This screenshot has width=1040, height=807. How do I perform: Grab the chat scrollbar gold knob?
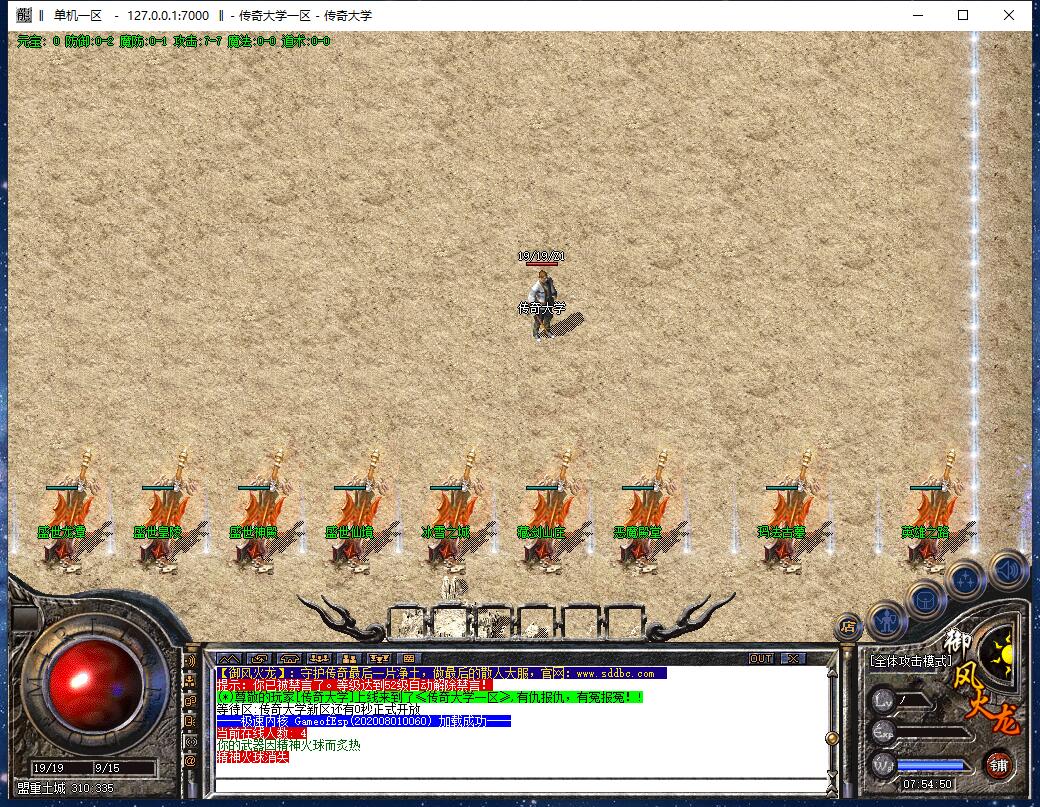830,738
